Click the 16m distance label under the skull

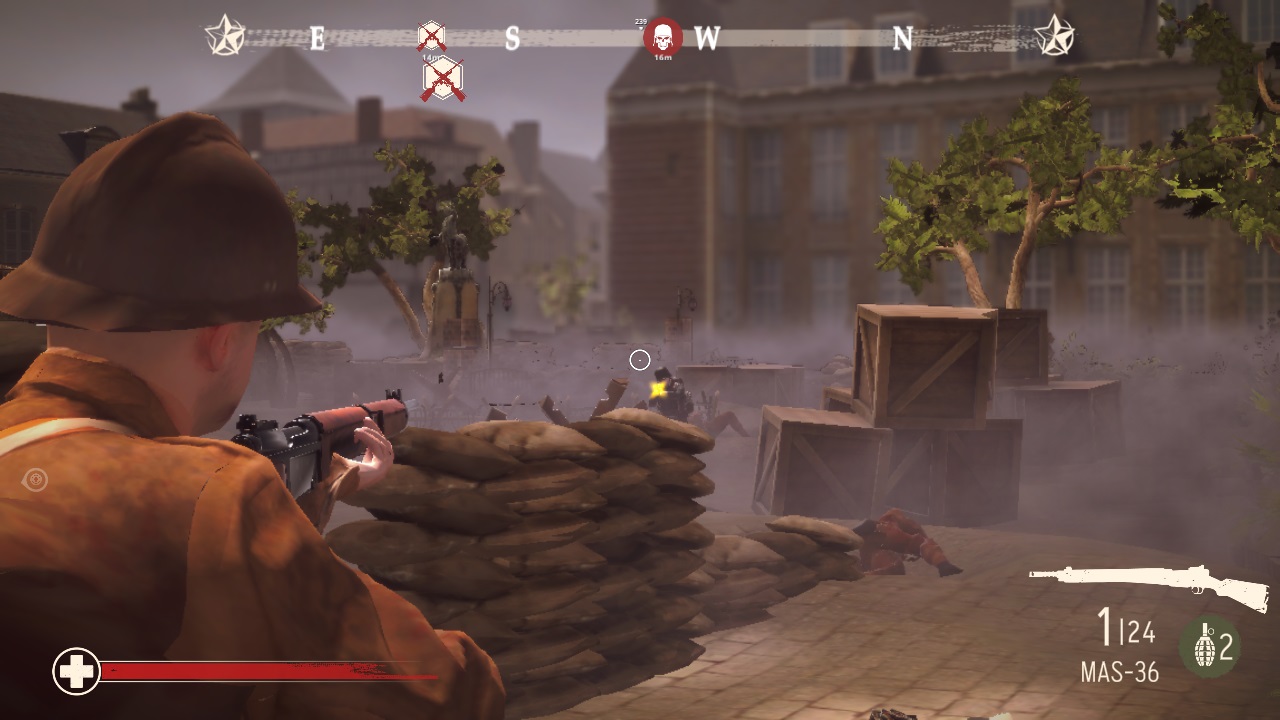tap(662, 55)
